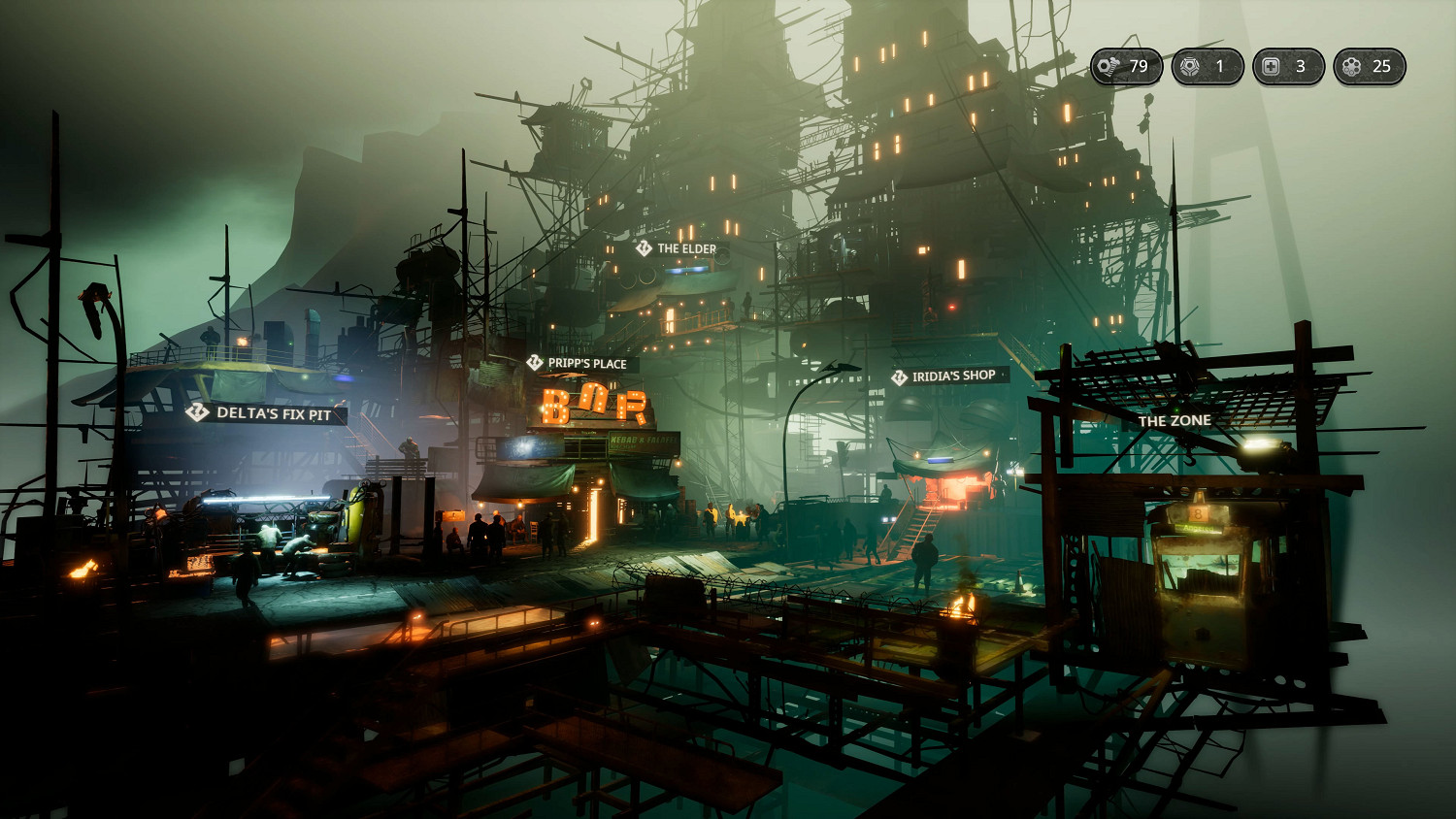
Task: Enter The Zone
Action: pyautogui.click(x=1175, y=420)
